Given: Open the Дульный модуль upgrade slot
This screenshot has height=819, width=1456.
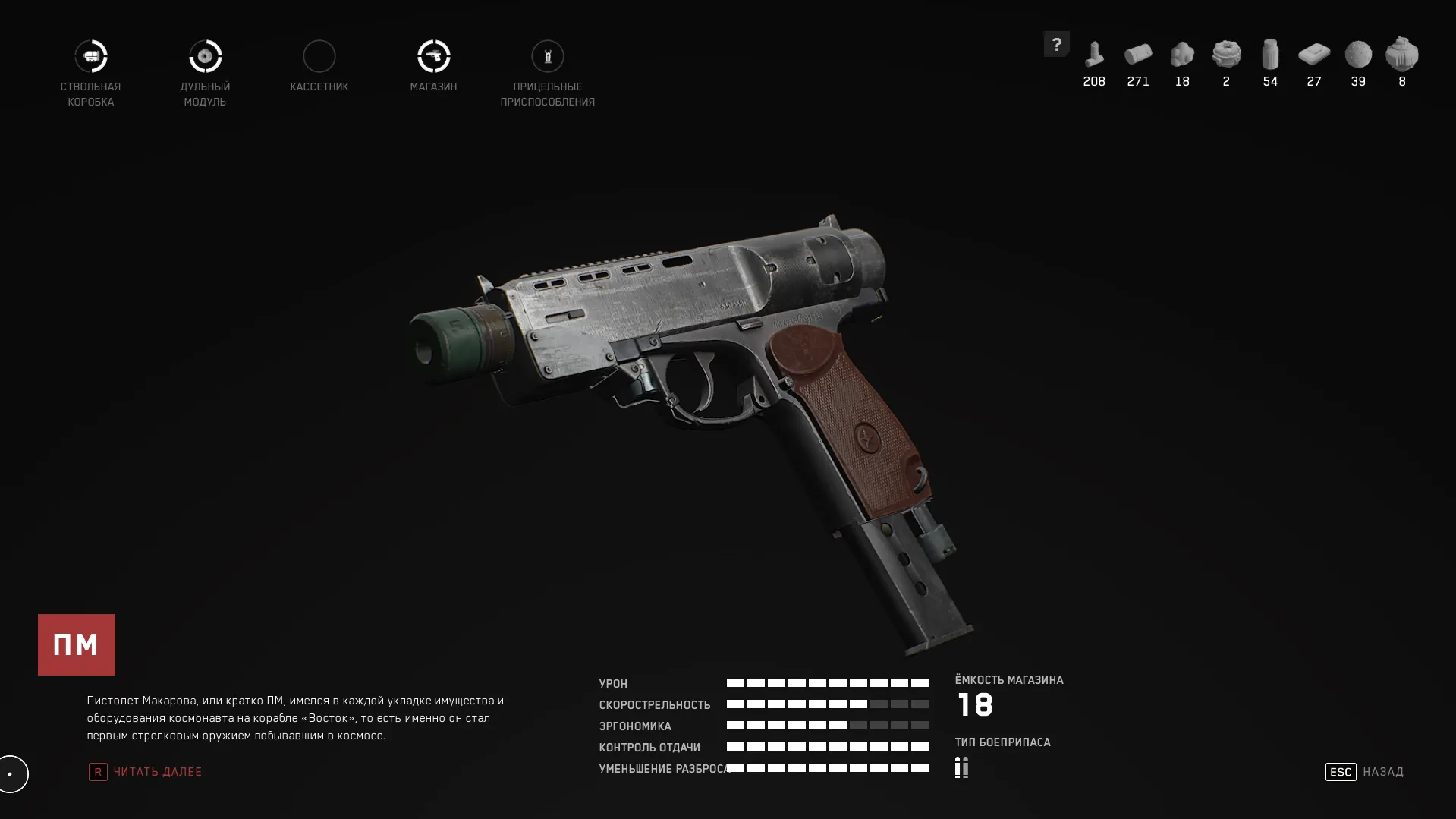Looking at the screenshot, I should coord(205,57).
